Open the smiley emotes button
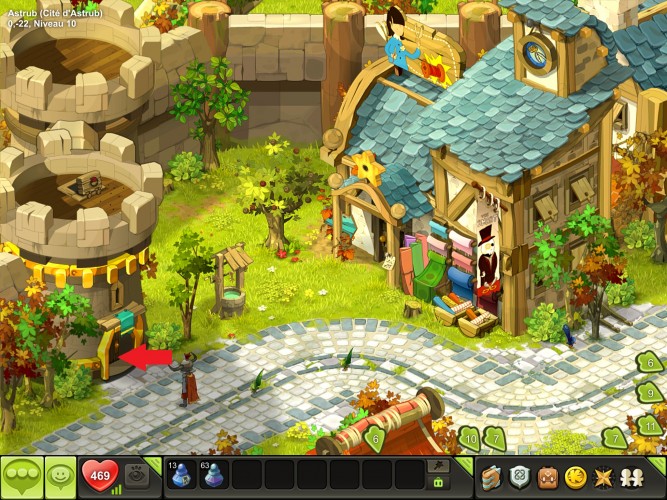667x500 pixels. tap(62, 476)
